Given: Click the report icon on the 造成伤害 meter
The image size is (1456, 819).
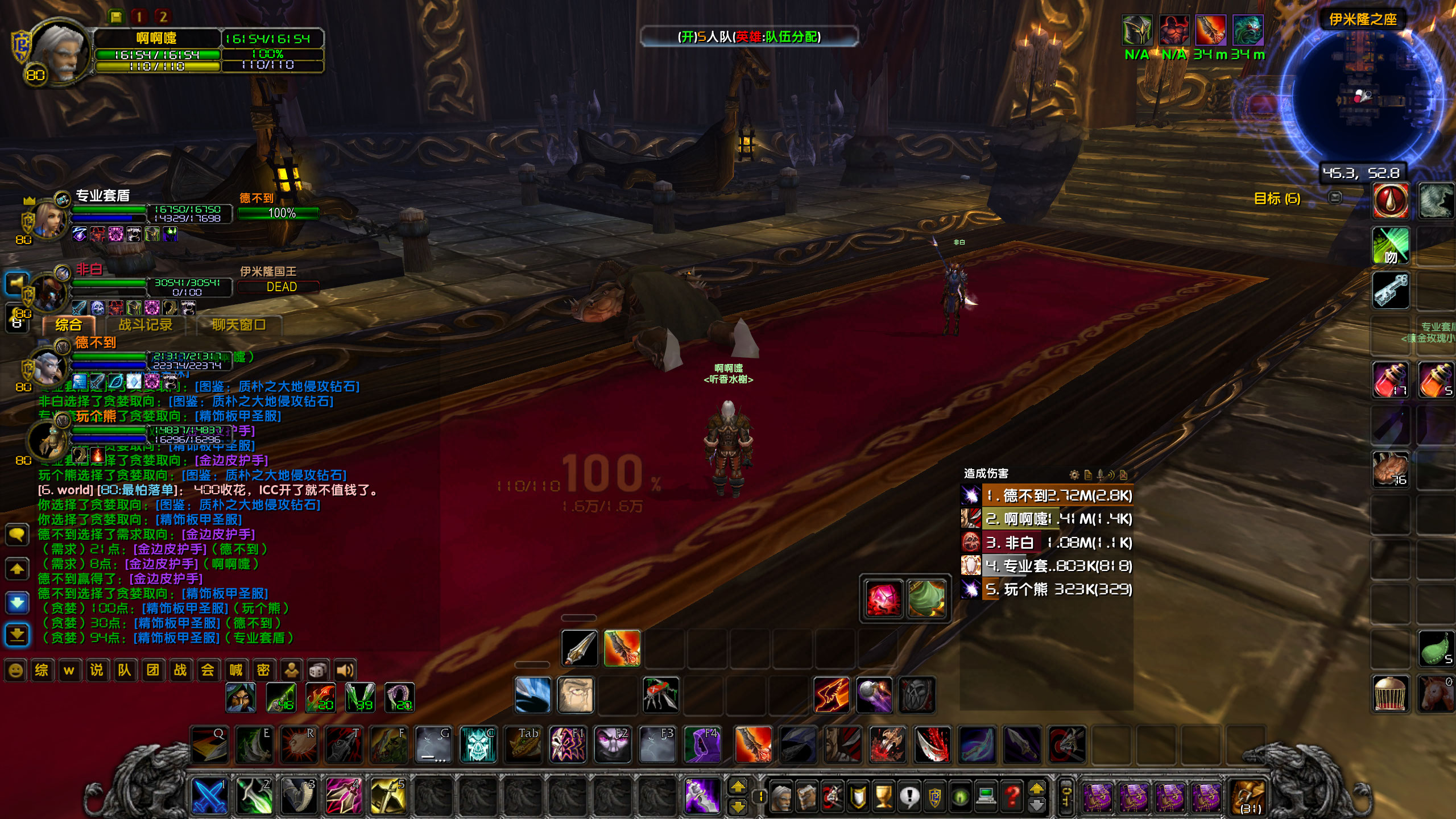Looking at the screenshot, I should (x=1089, y=474).
